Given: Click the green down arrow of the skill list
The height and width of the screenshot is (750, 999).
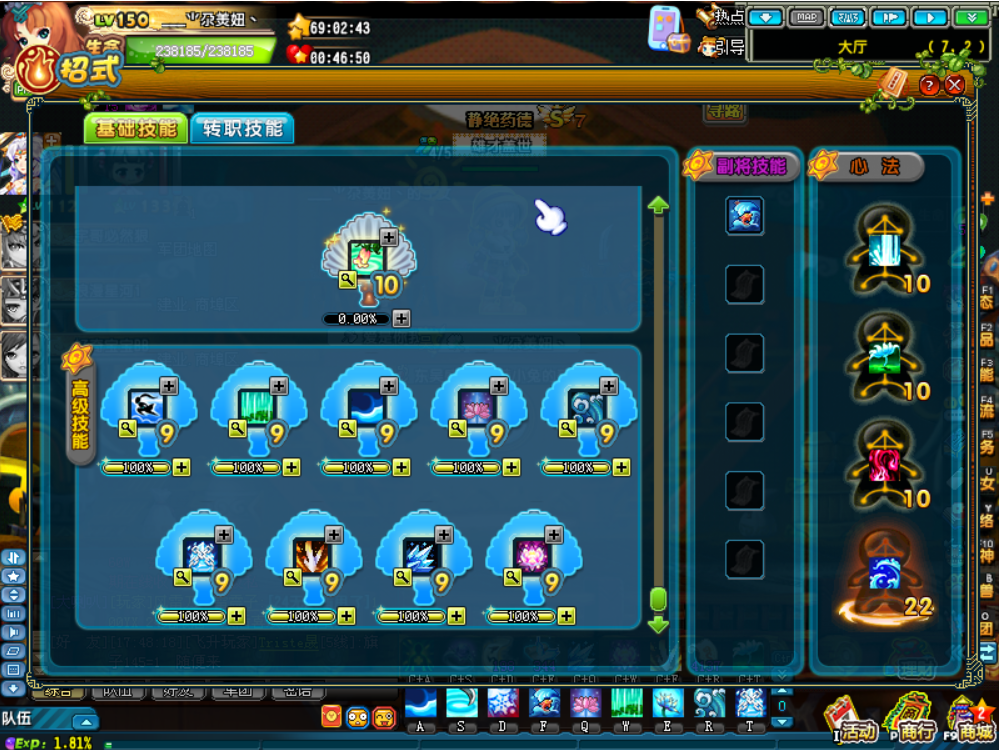Looking at the screenshot, I should pos(657,625).
